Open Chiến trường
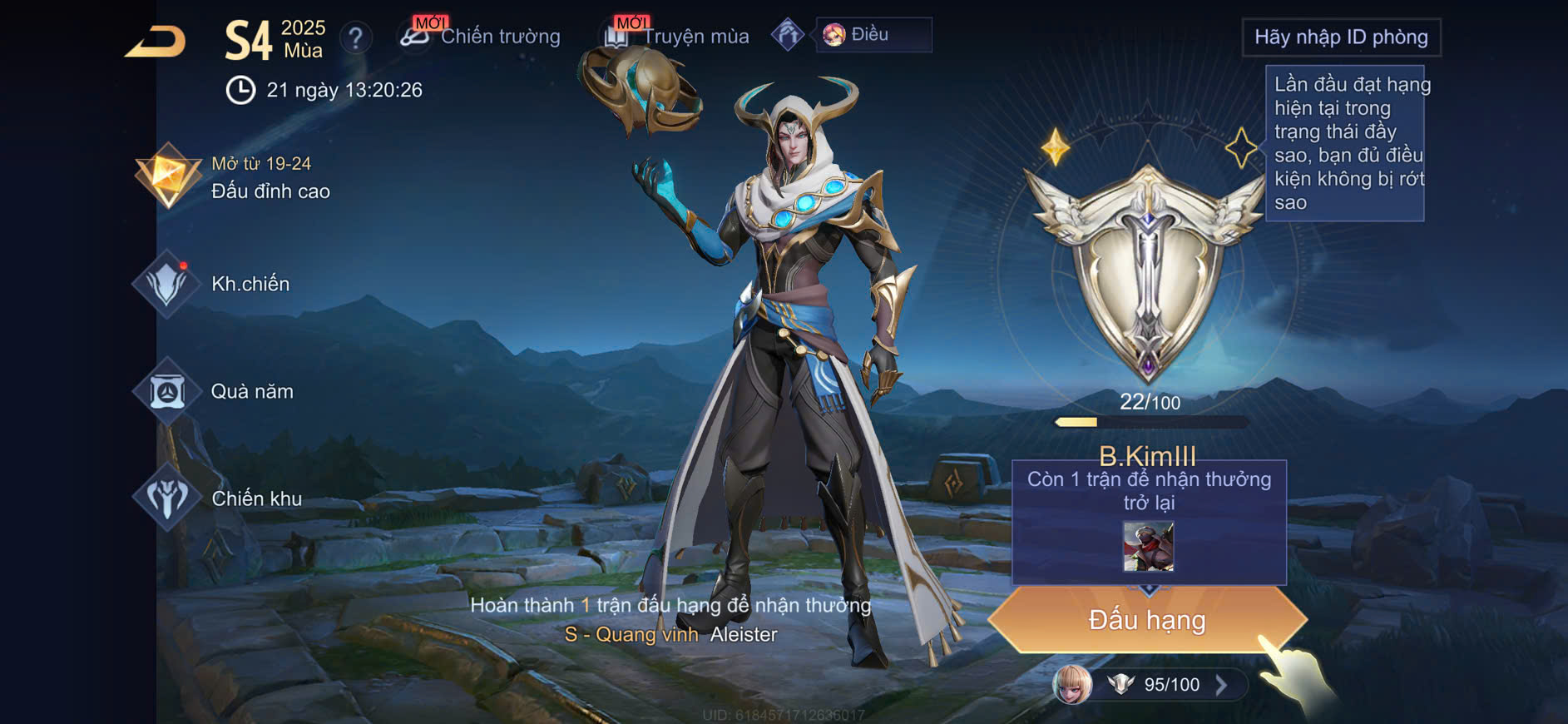Image resolution: width=1568 pixels, height=724 pixels. [481, 36]
